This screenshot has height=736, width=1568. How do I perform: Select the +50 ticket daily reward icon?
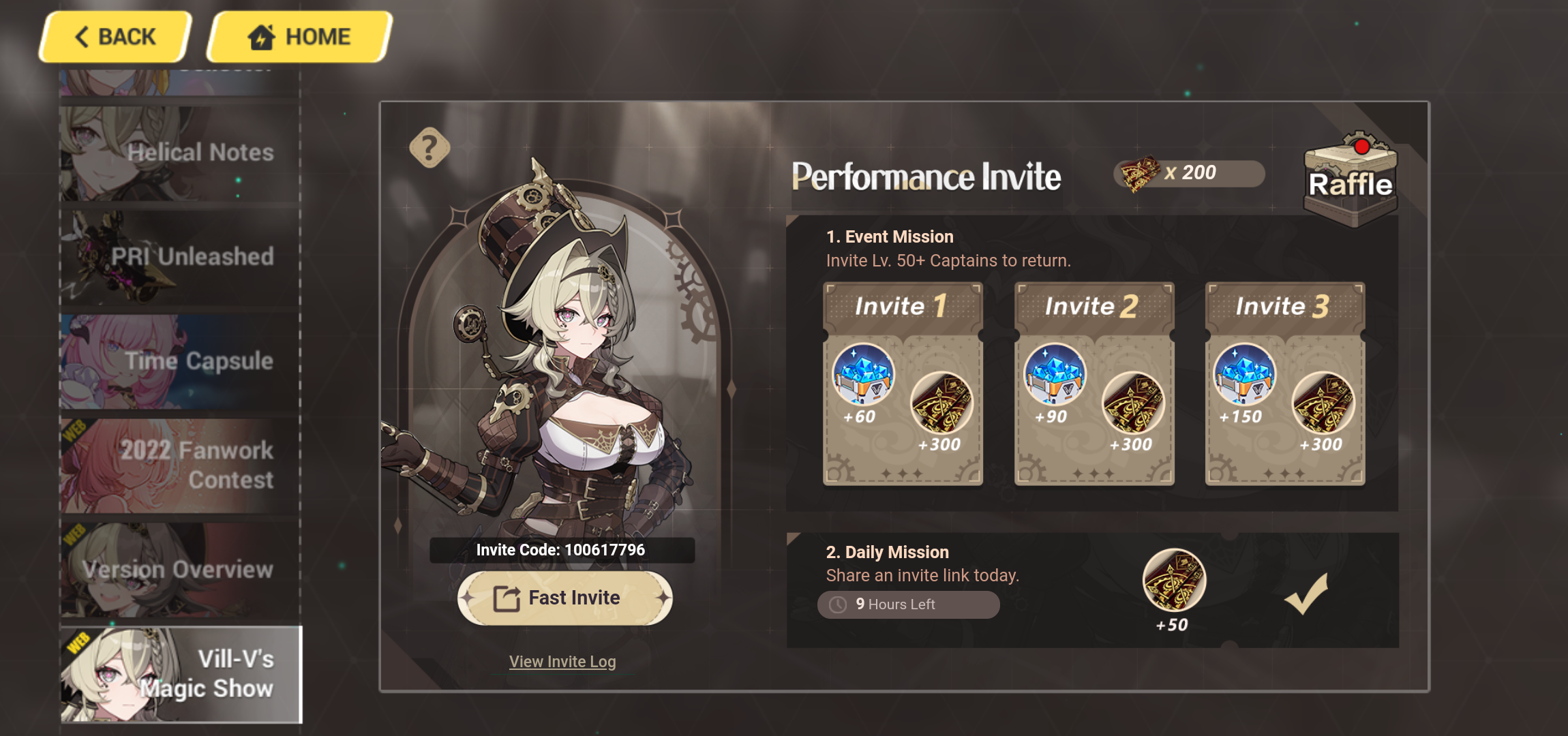point(1174,581)
